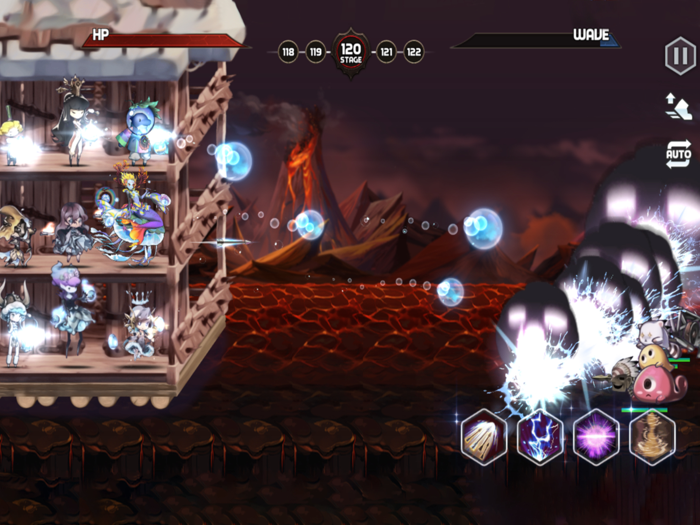The width and height of the screenshot is (700, 525).
Task: Select stage 118 marker
Action: pyautogui.click(x=288, y=51)
